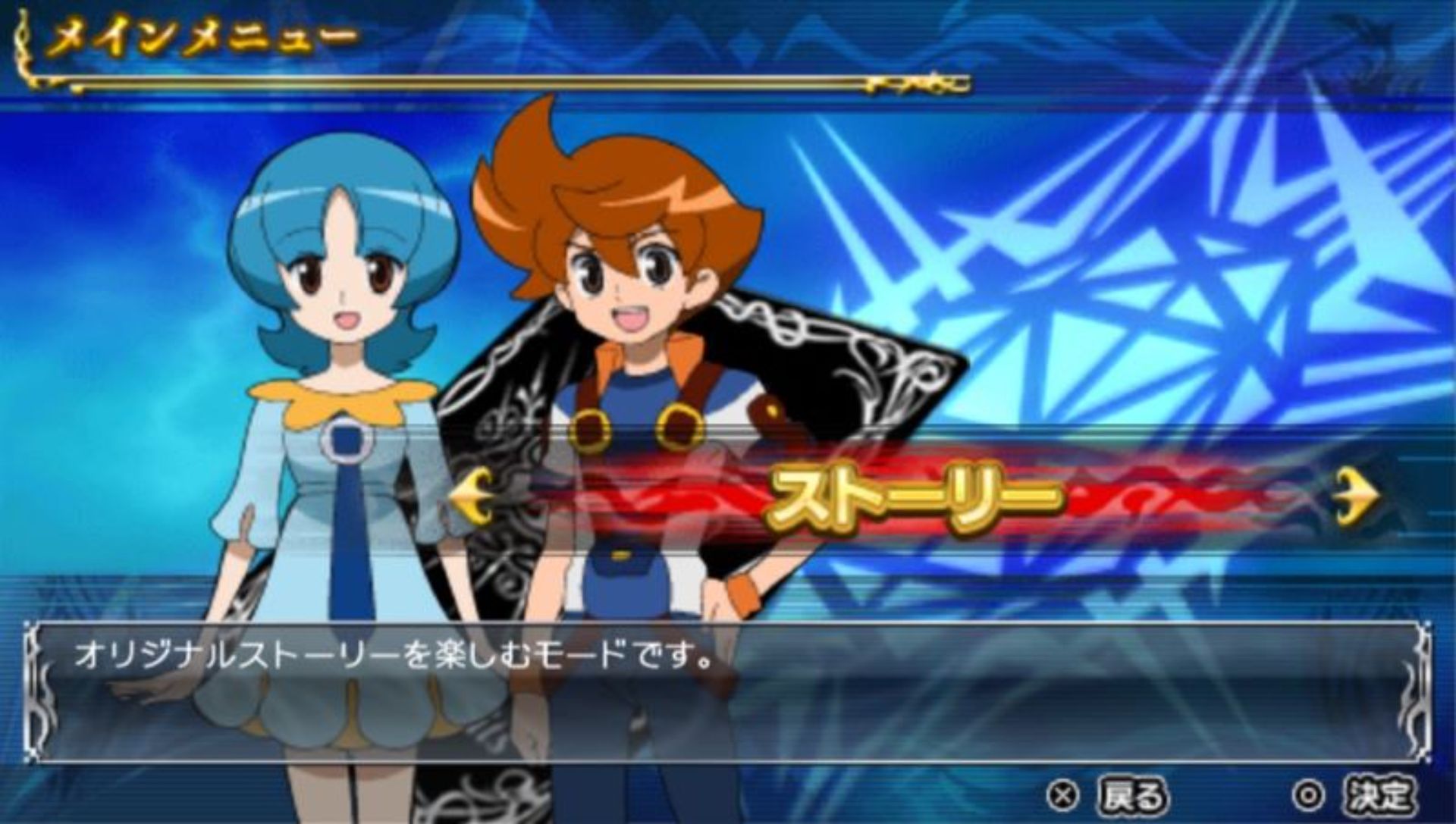This screenshot has width=1456, height=824.
Task: Select the ストーリー (Story) menu entry
Action: pyautogui.click(x=914, y=498)
